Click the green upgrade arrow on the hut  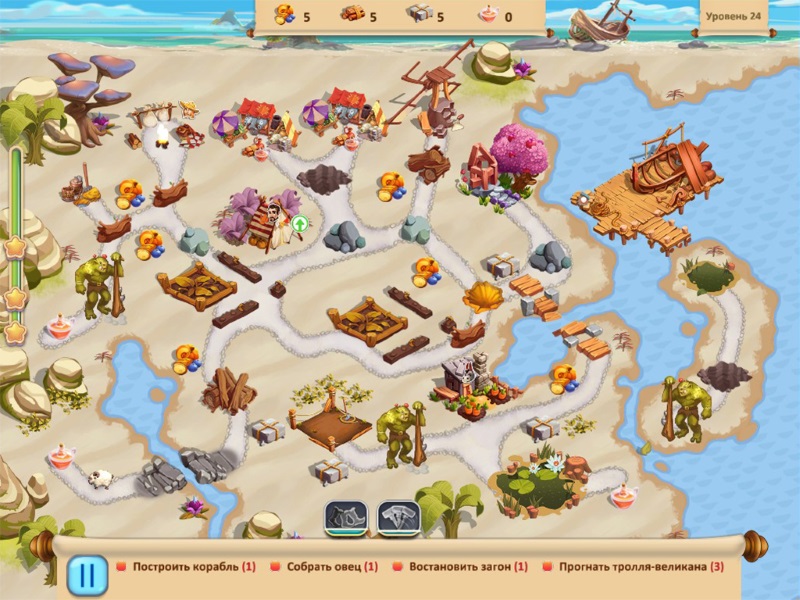(299, 223)
